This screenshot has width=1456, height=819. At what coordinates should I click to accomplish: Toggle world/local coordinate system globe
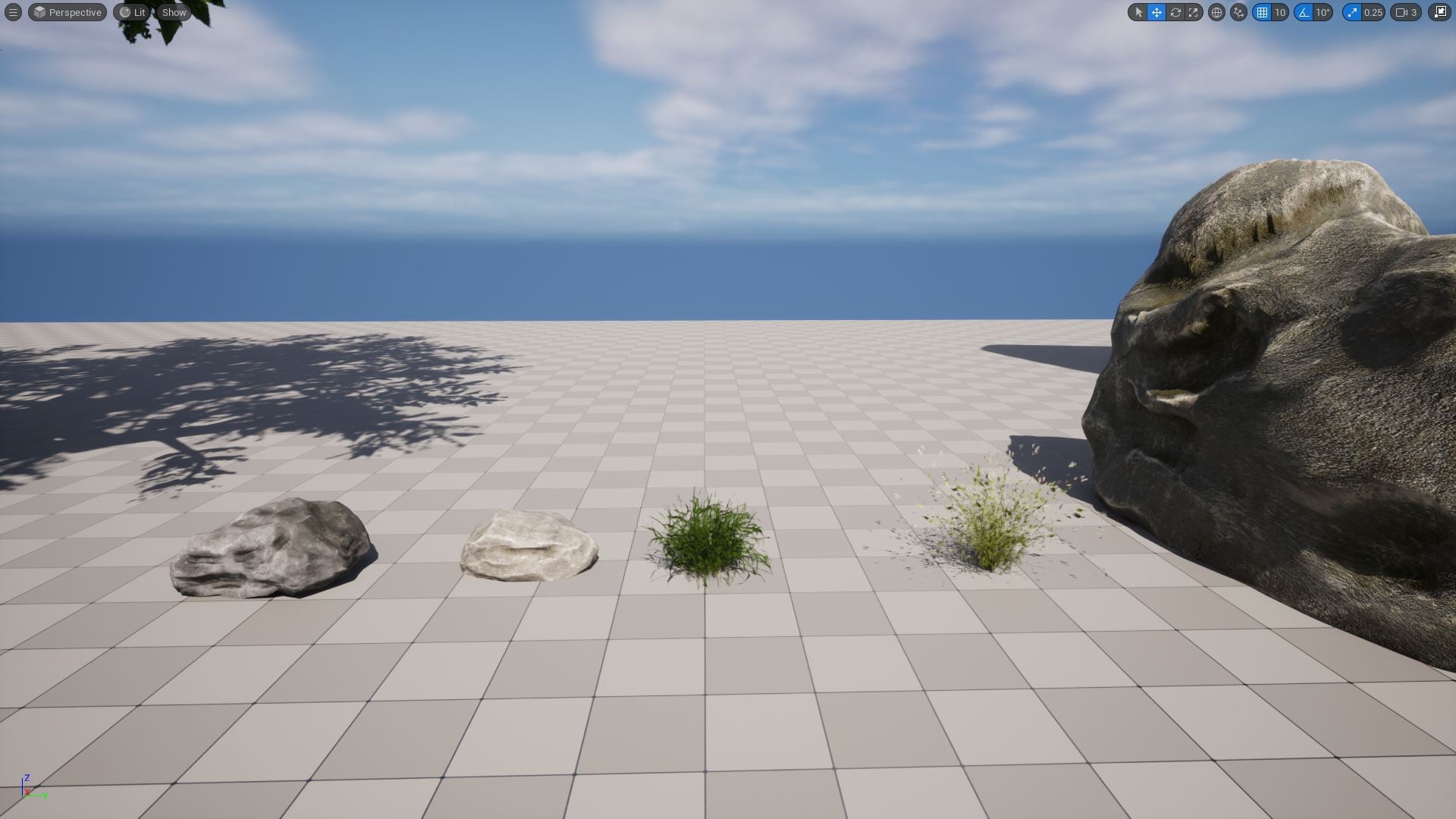tap(1216, 12)
